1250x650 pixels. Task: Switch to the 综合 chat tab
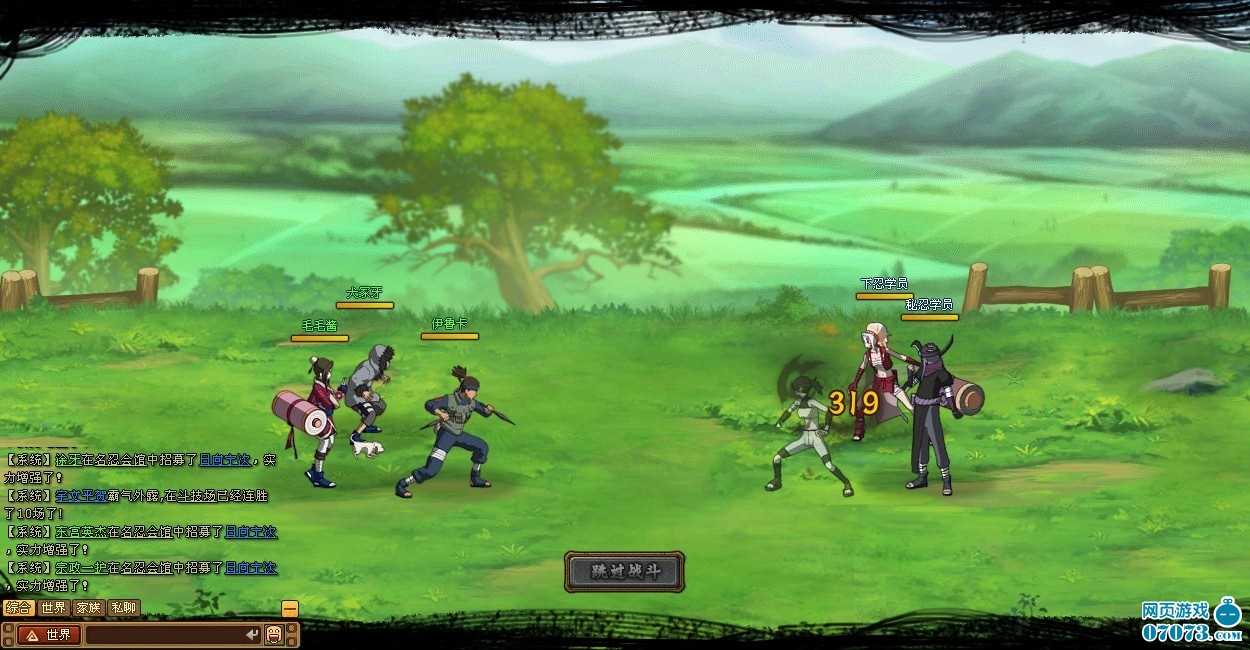[18, 607]
